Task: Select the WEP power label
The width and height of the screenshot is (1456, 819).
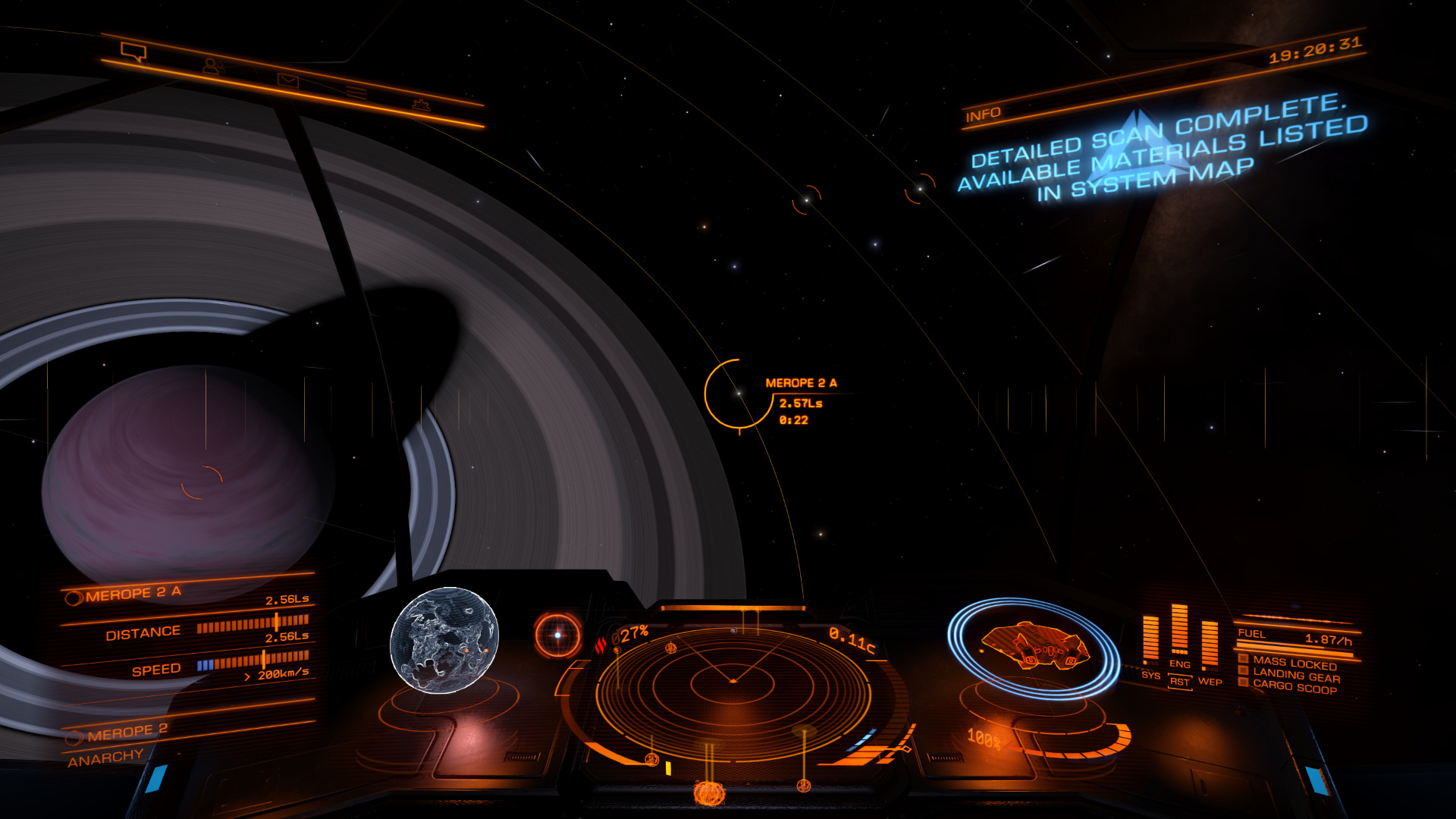Action: pos(1210,681)
